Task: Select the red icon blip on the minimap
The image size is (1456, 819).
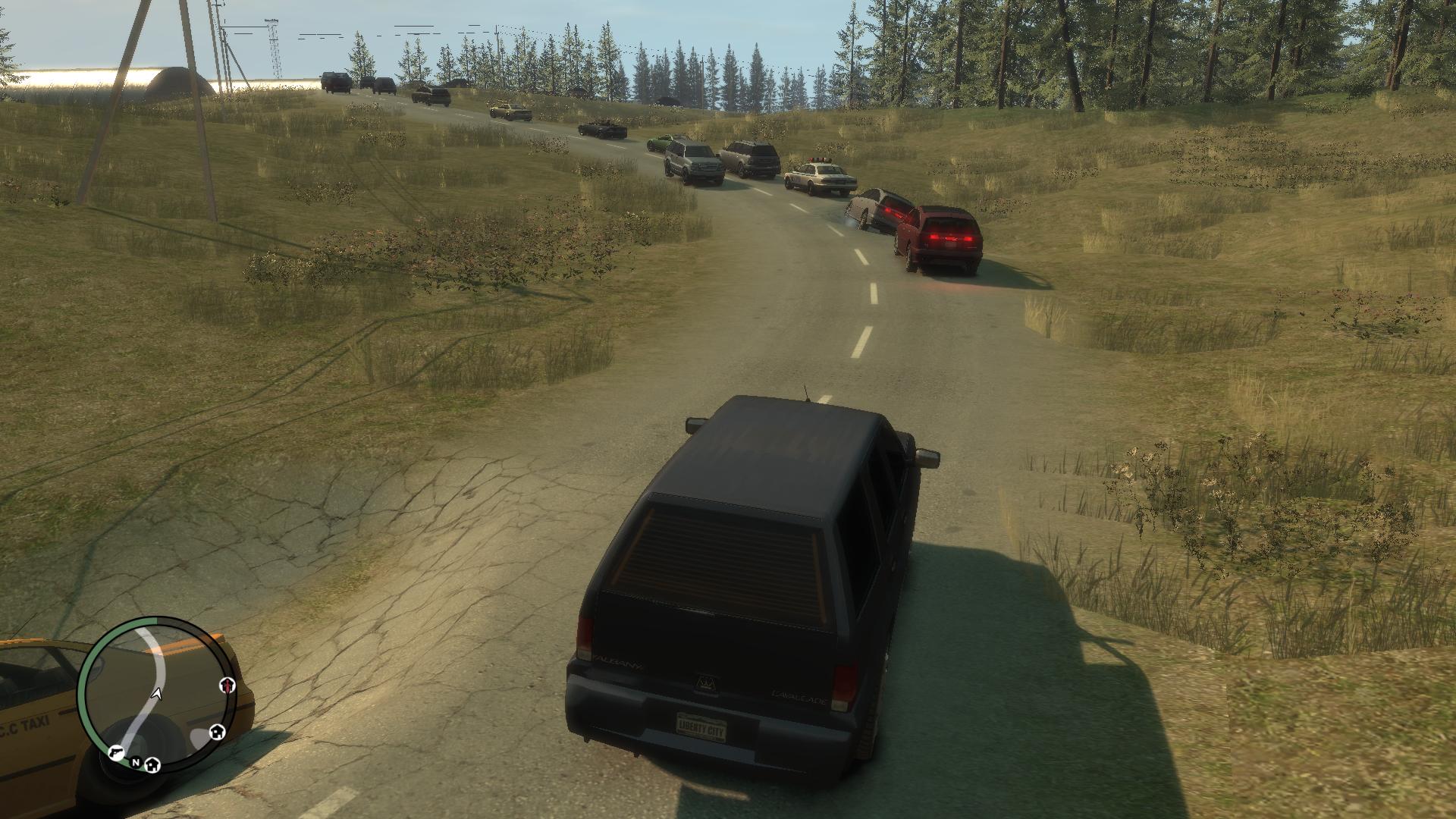Action: (227, 686)
